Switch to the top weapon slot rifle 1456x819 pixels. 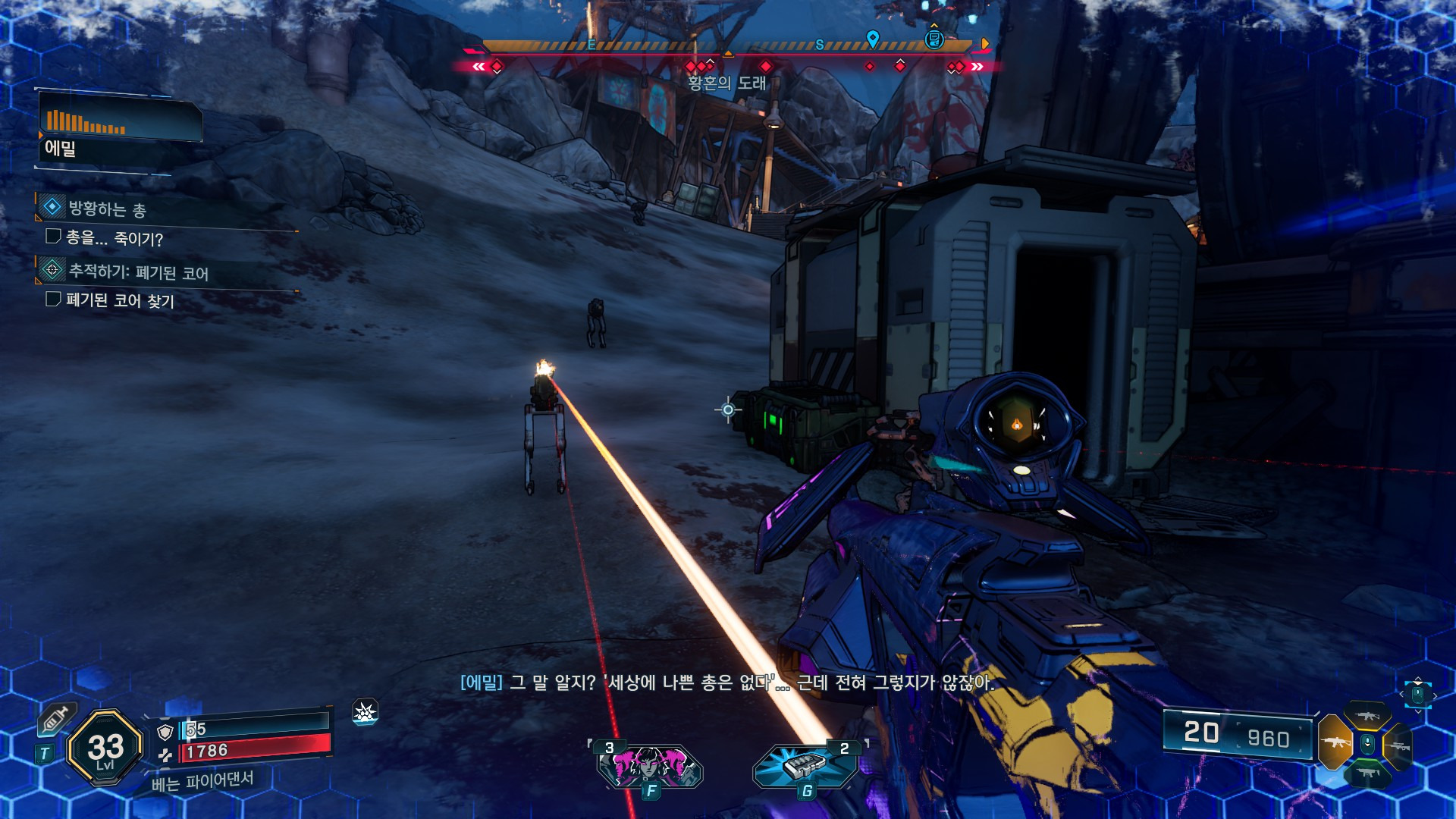(1367, 716)
